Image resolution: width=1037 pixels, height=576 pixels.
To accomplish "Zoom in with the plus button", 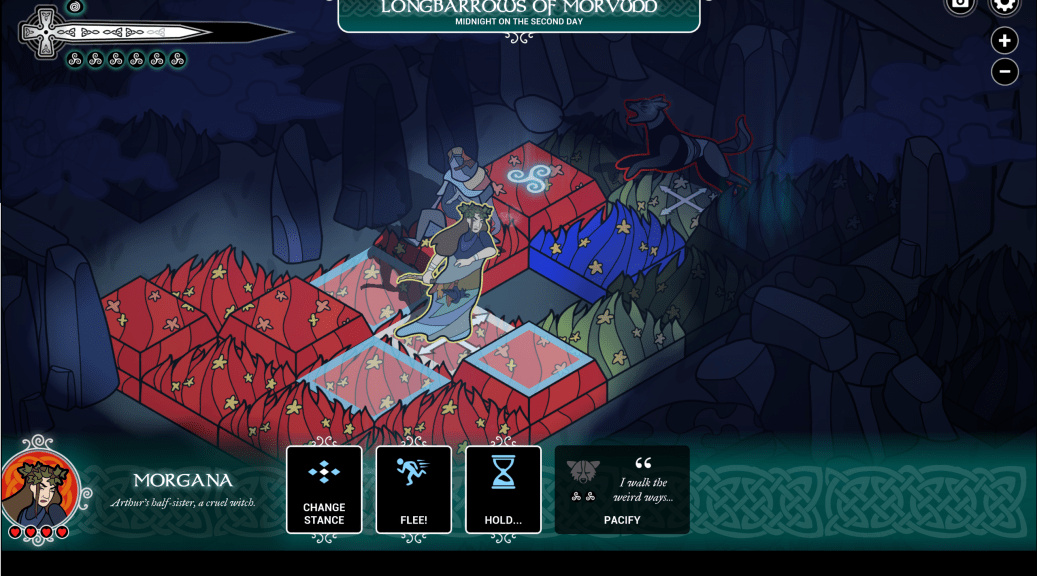I will pos(1005,41).
